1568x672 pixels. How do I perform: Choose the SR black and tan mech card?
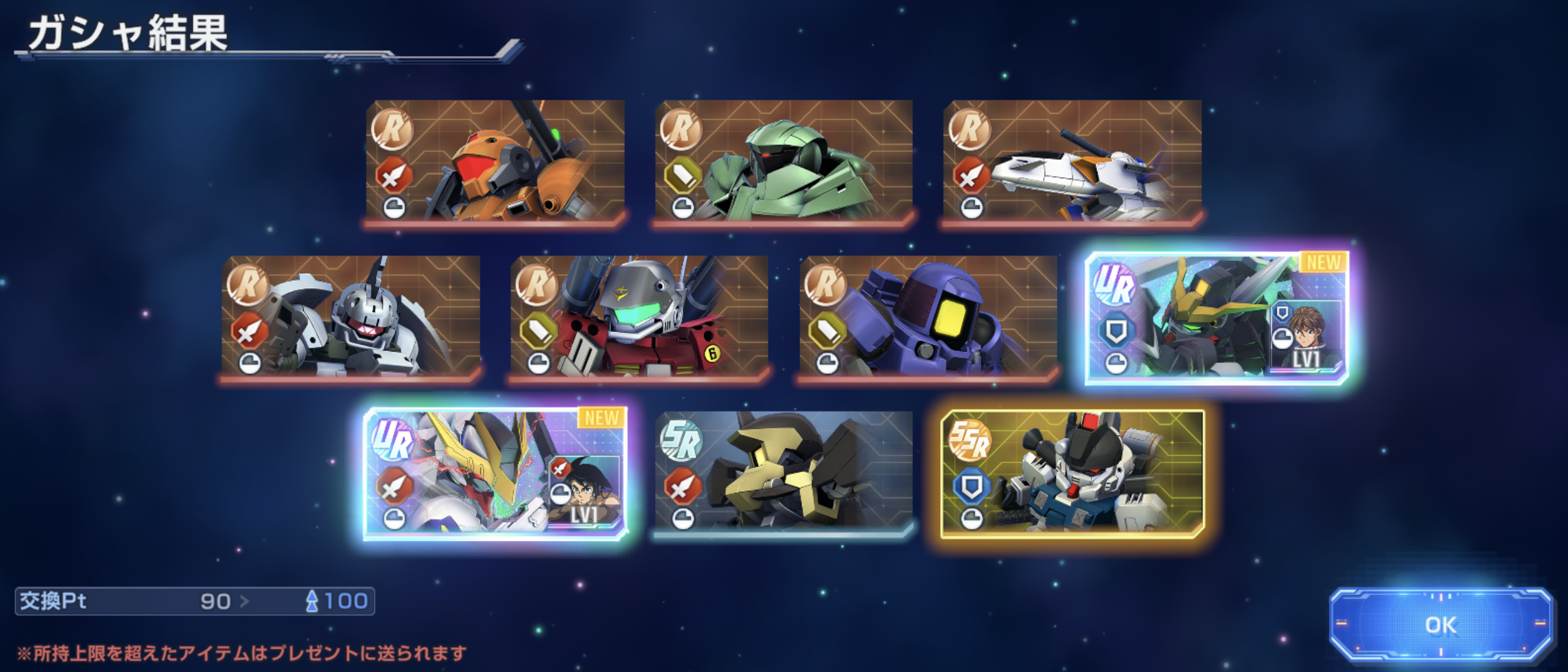point(783,472)
